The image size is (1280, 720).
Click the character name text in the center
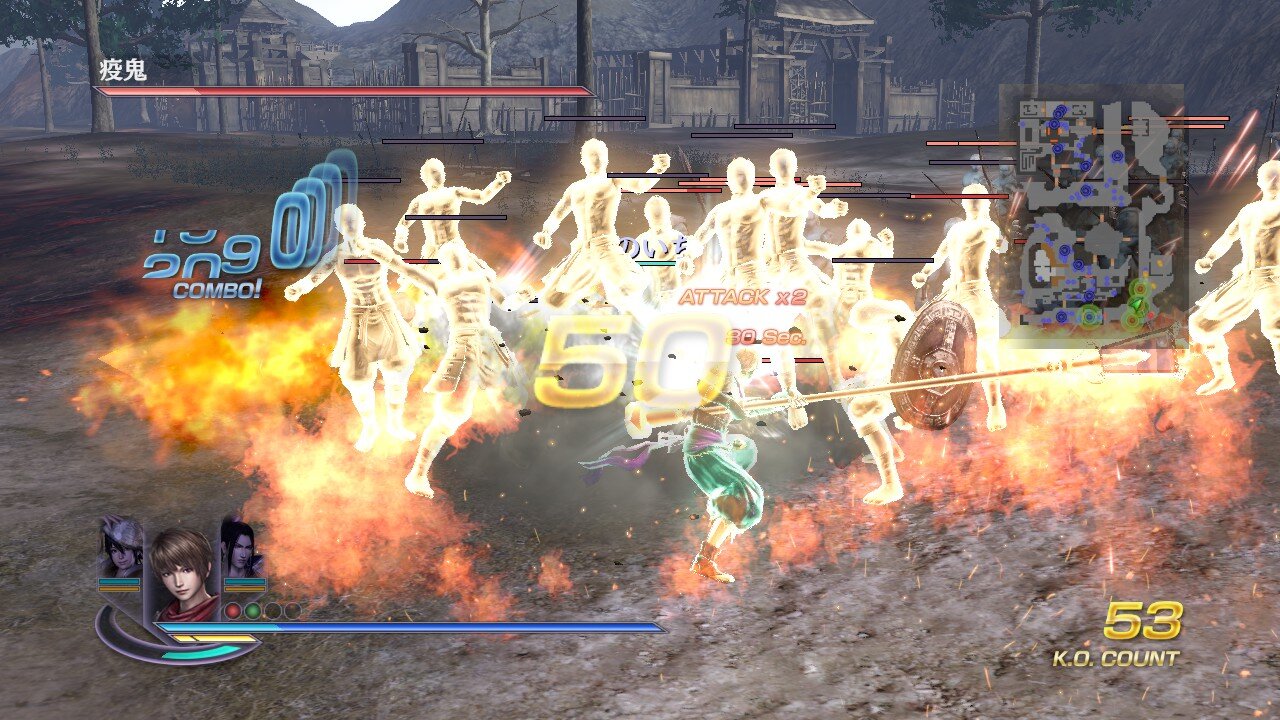[x=655, y=248]
